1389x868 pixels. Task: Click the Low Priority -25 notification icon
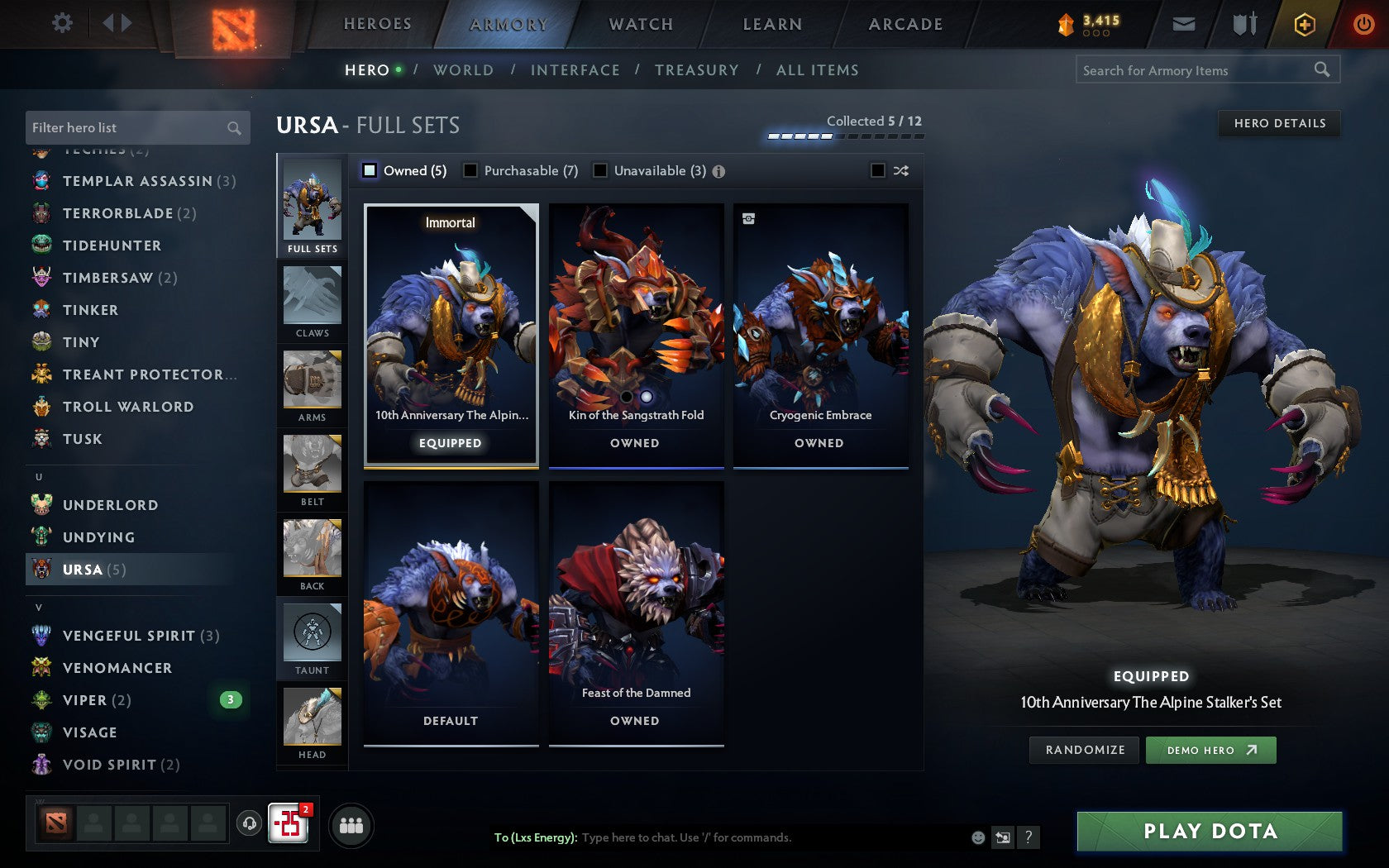point(289,824)
